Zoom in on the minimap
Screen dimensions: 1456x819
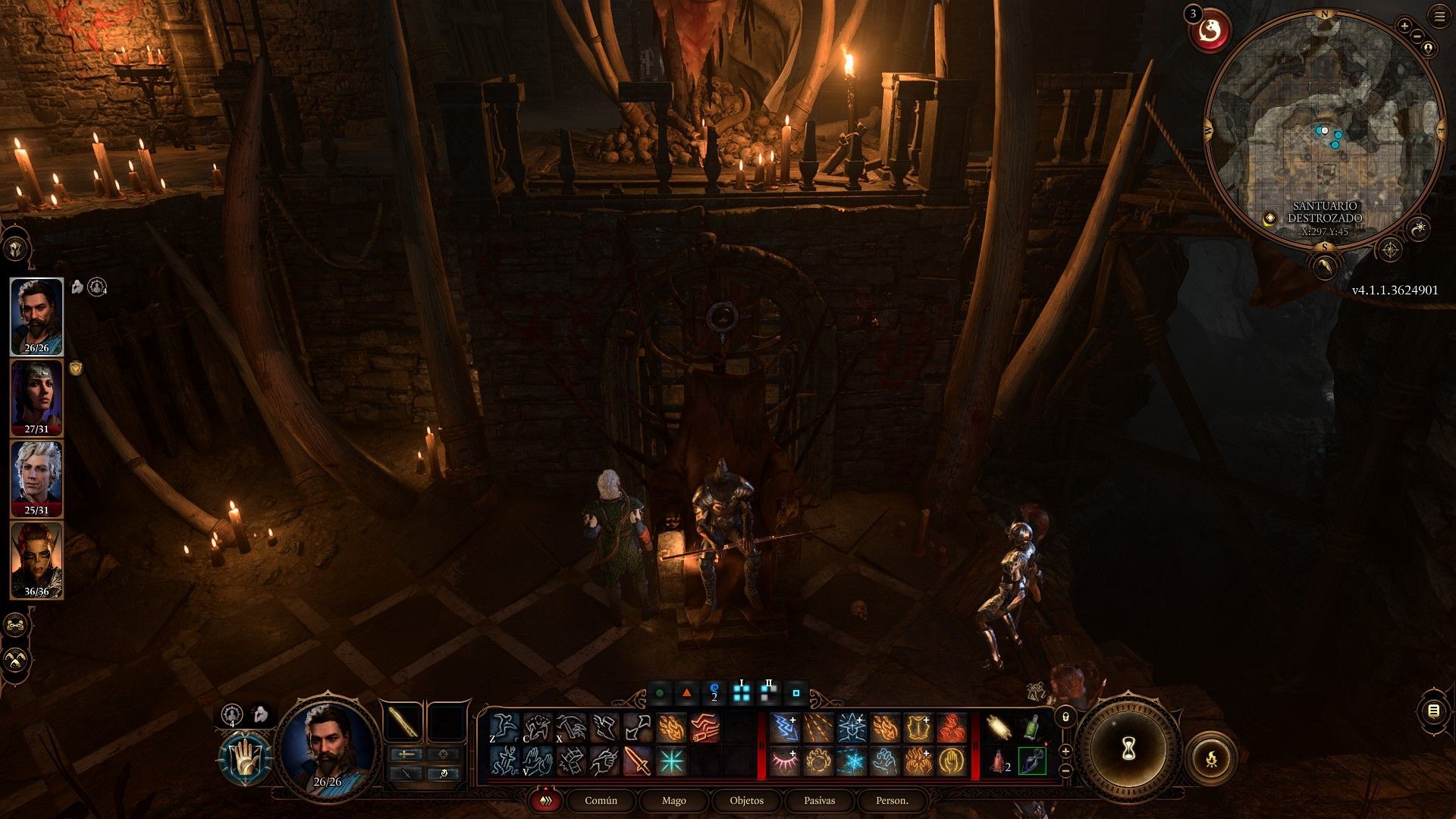click(1404, 27)
